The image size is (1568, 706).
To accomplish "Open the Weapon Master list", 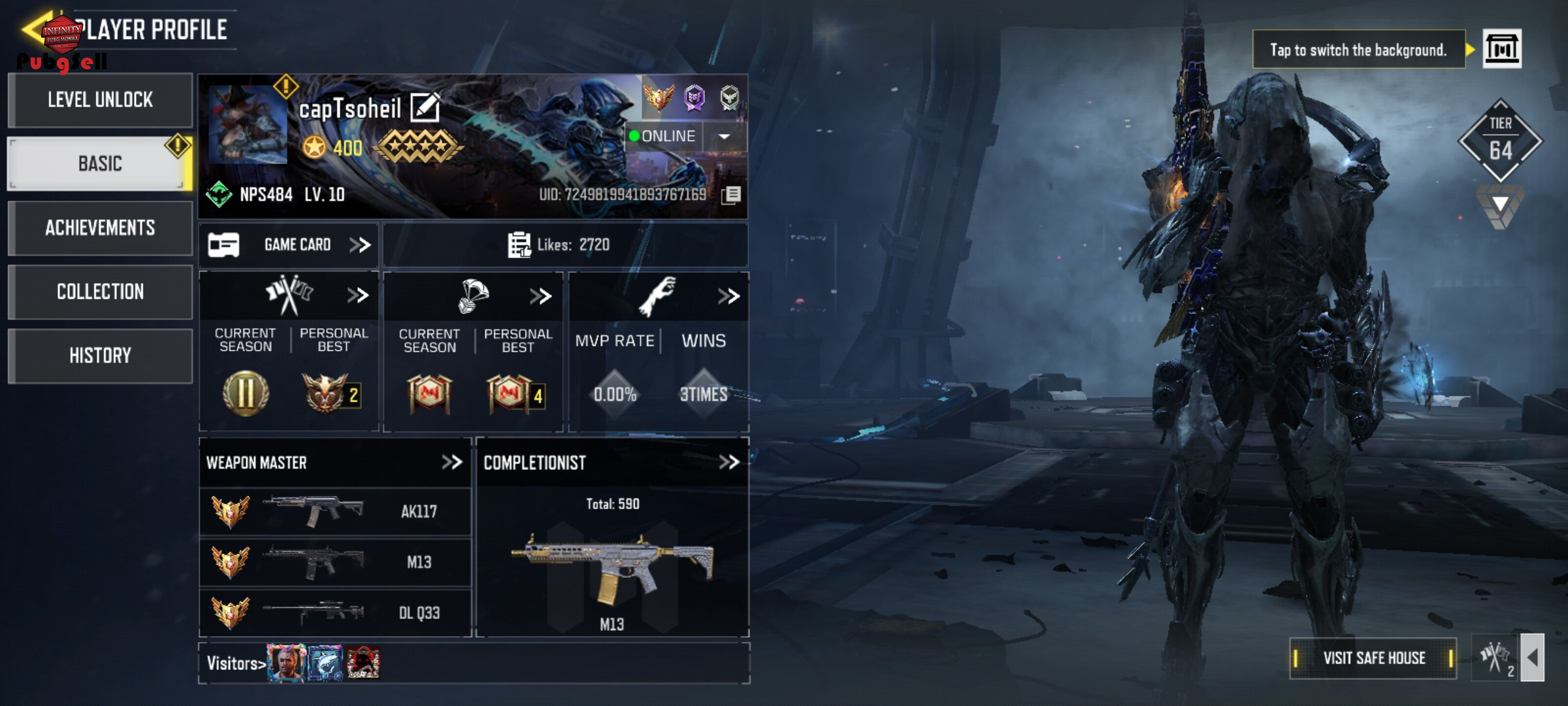I will click(x=451, y=462).
